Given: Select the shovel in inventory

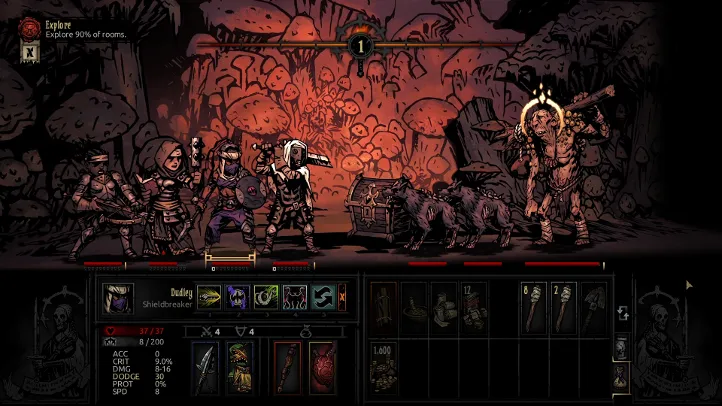Looking at the screenshot, I should (x=593, y=308).
